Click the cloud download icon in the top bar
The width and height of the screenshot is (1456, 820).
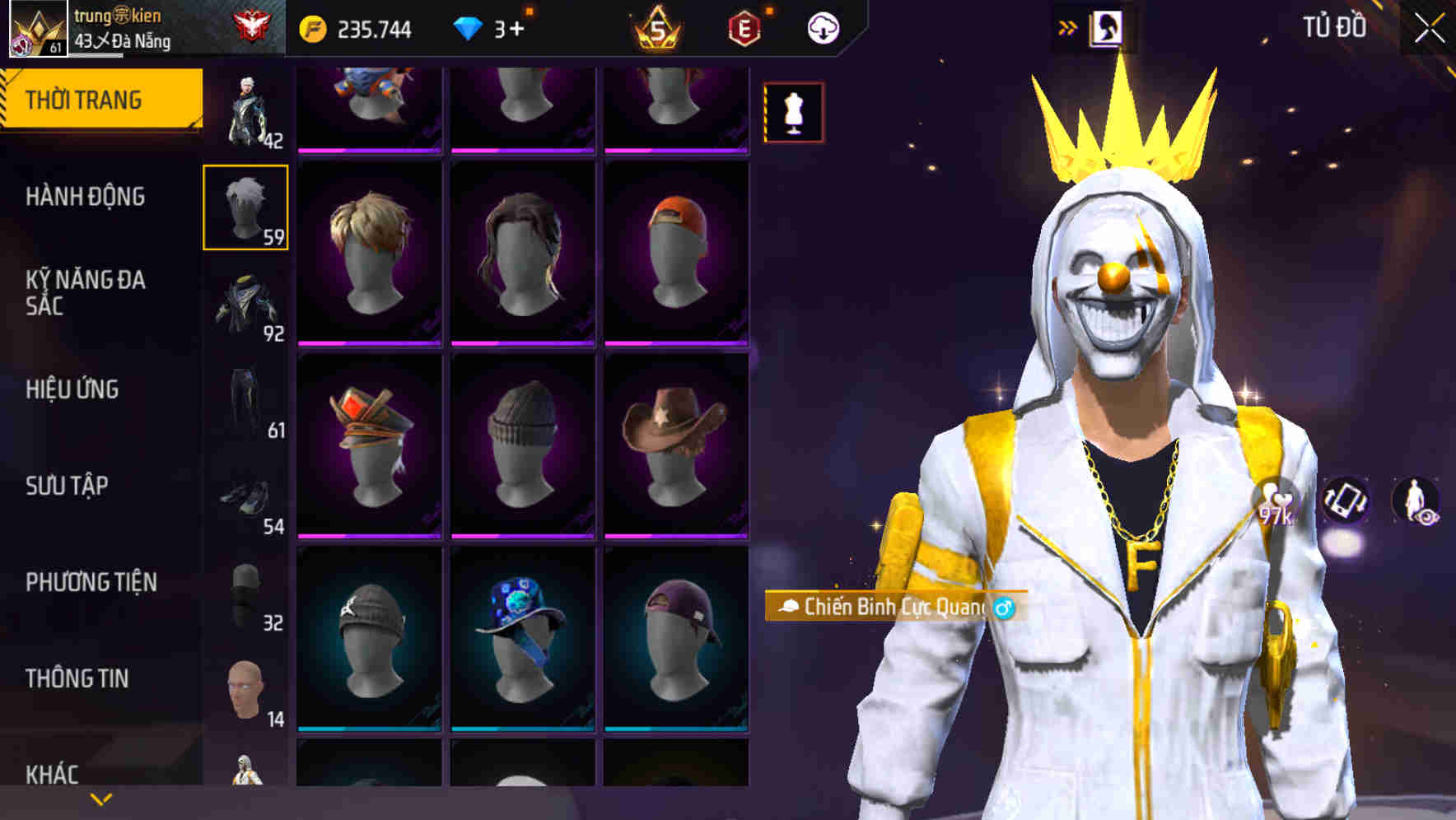coord(823,26)
